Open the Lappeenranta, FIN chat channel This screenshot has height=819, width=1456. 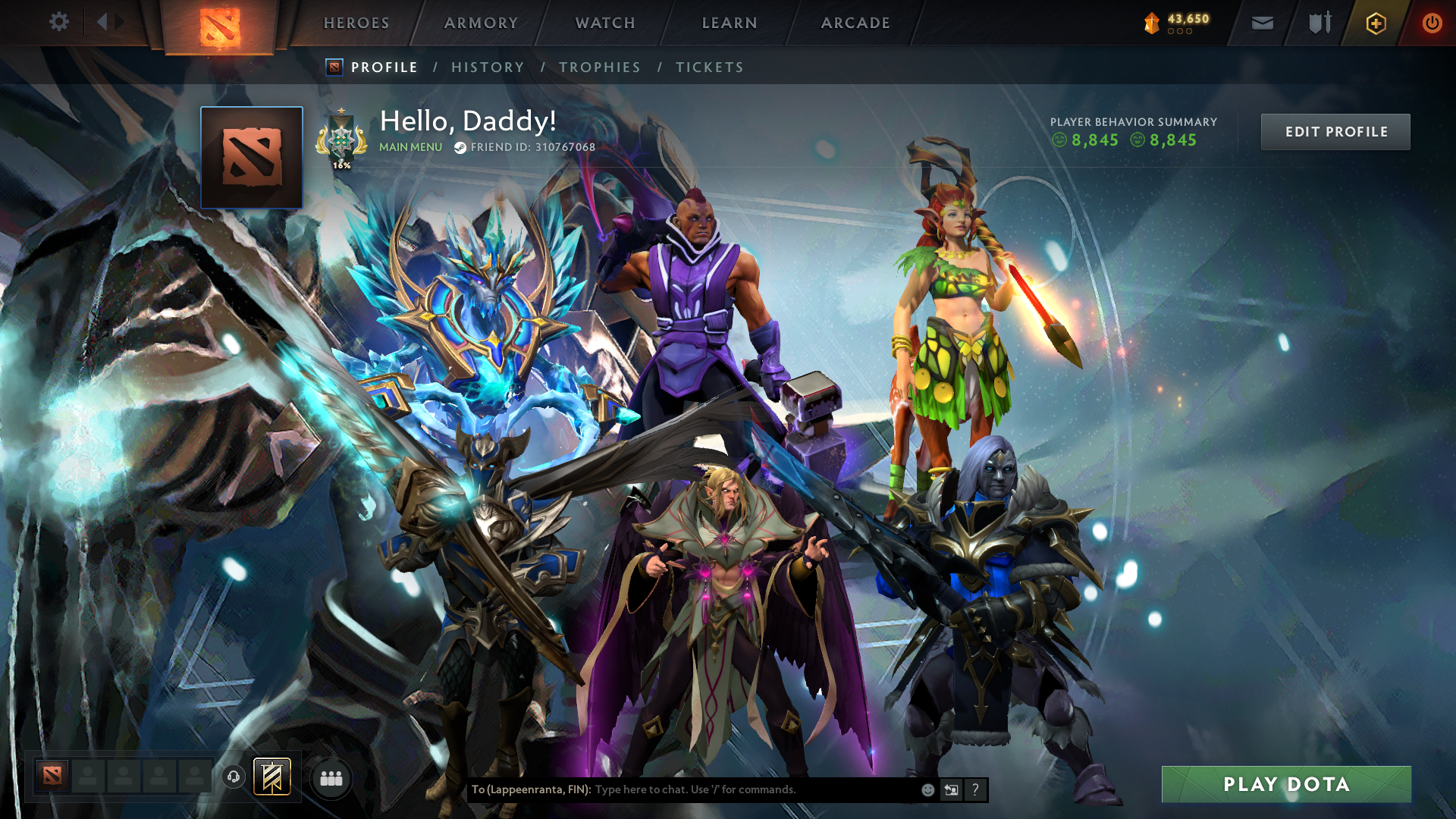(531, 789)
